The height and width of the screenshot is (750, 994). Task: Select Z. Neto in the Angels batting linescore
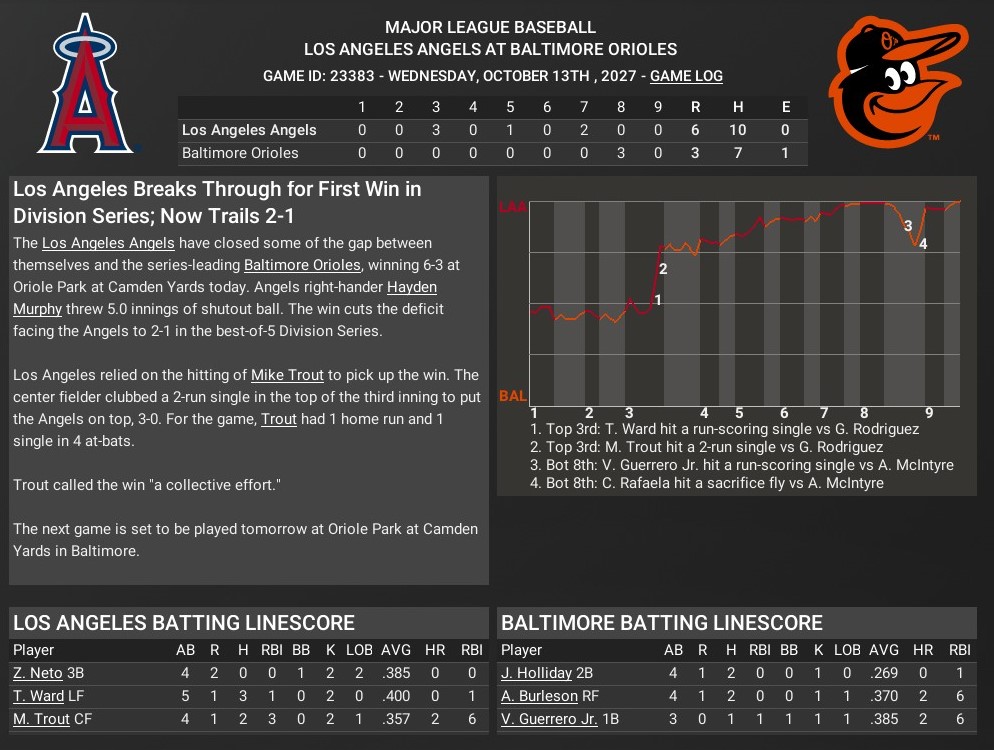(x=37, y=673)
